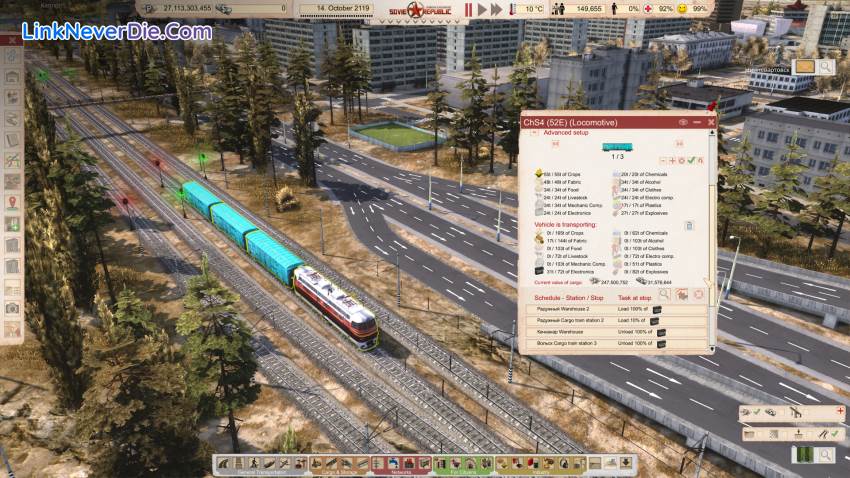This screenshot has width=850, height=478.
Task: Click the green checkmark in wagon setup
Action: coord(690,160)
